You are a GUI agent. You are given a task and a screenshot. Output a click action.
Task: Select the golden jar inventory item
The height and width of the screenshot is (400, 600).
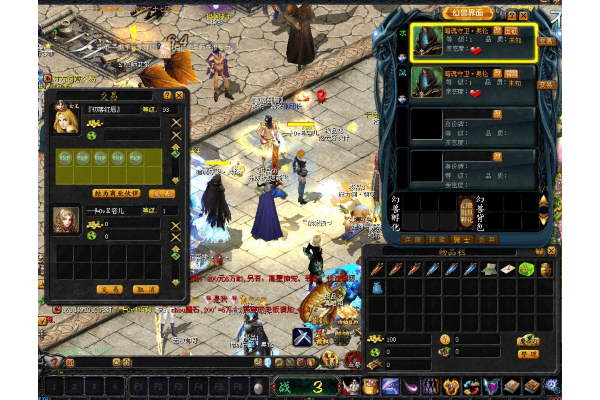click(x=544, y=270)
